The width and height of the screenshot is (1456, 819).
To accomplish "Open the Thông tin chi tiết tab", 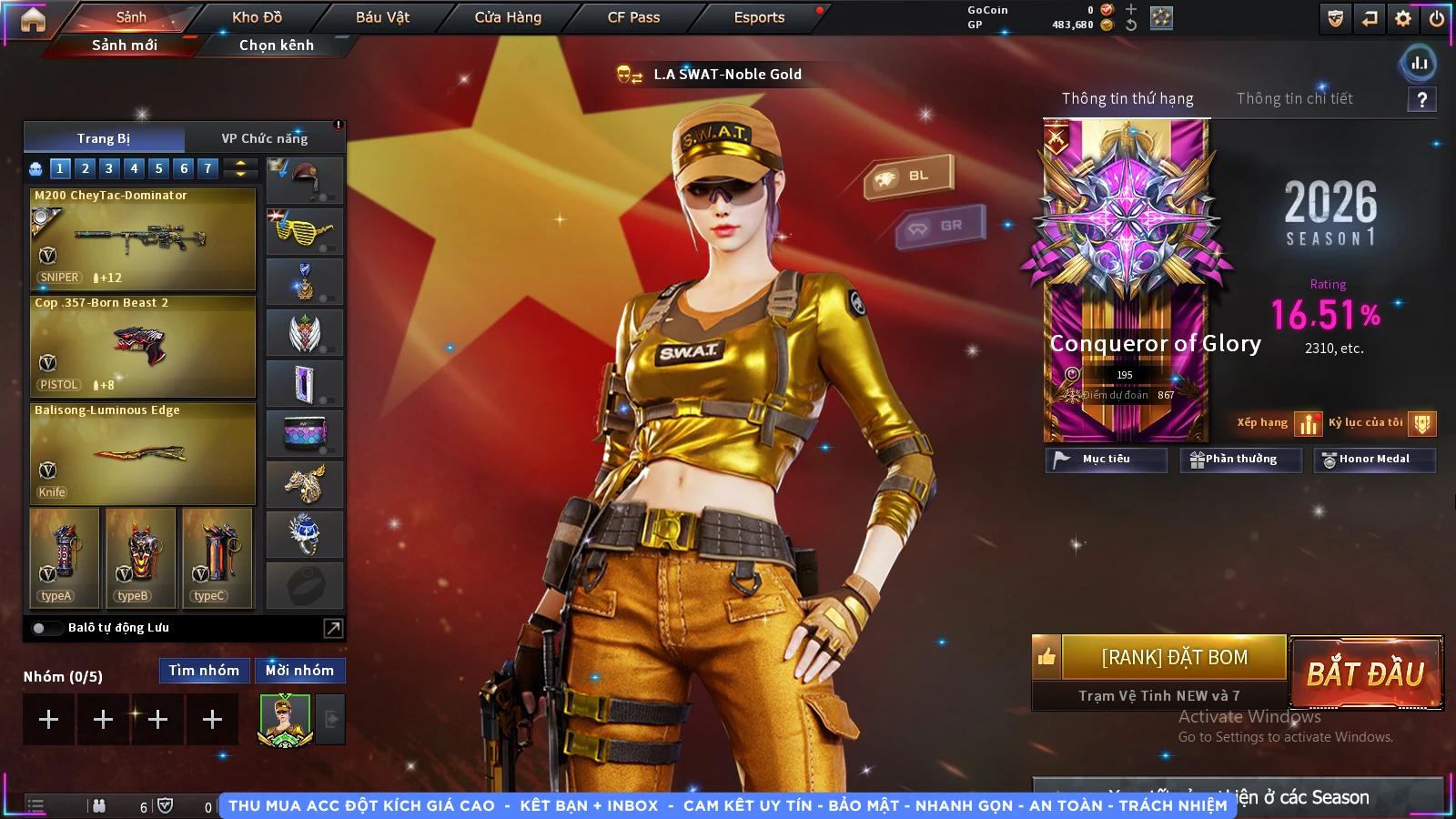I will pyautogui.click(x=1294, y=98).
